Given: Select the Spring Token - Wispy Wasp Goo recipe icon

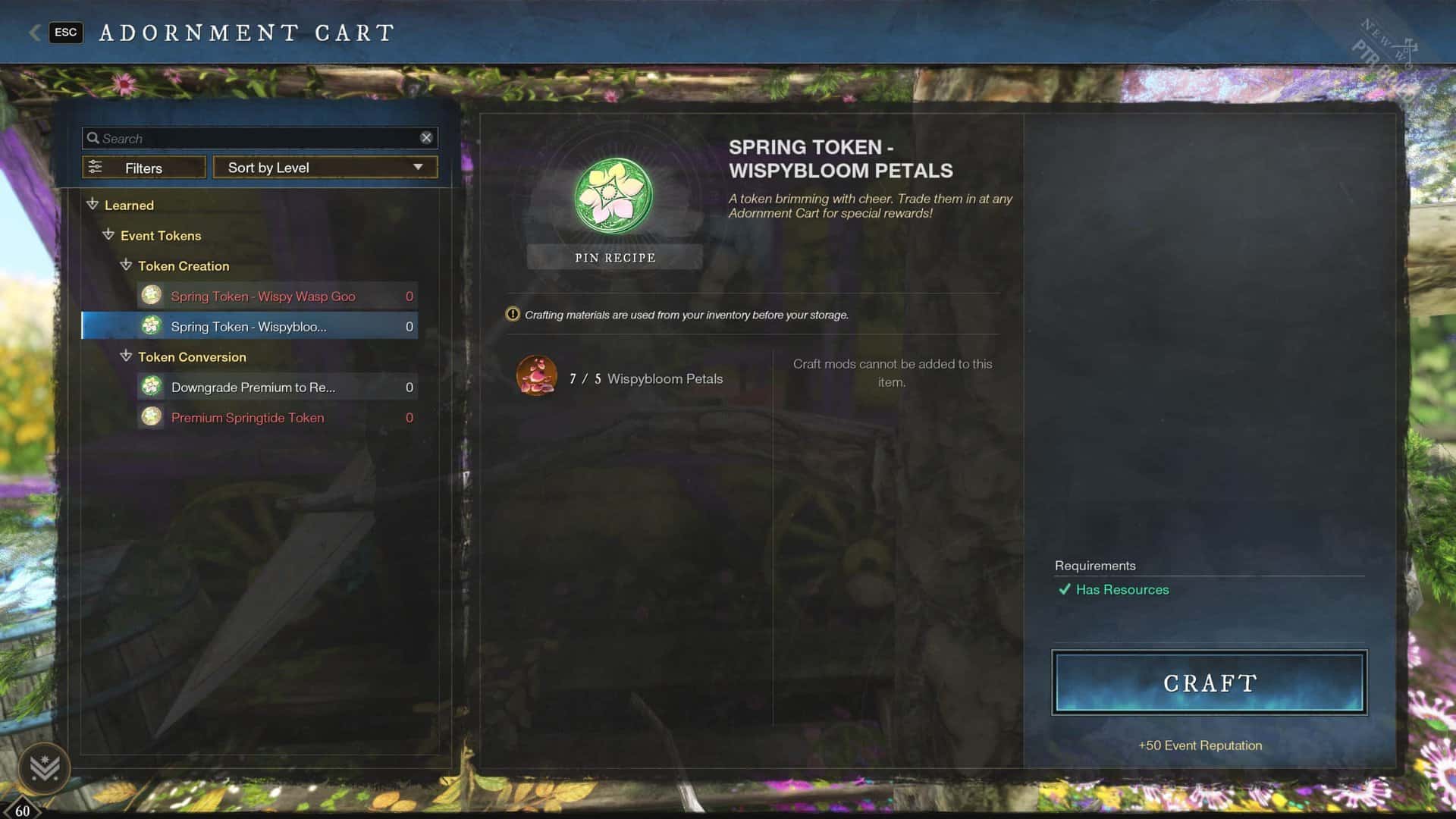Looking at the screenshot, I should tap(152, 296).
